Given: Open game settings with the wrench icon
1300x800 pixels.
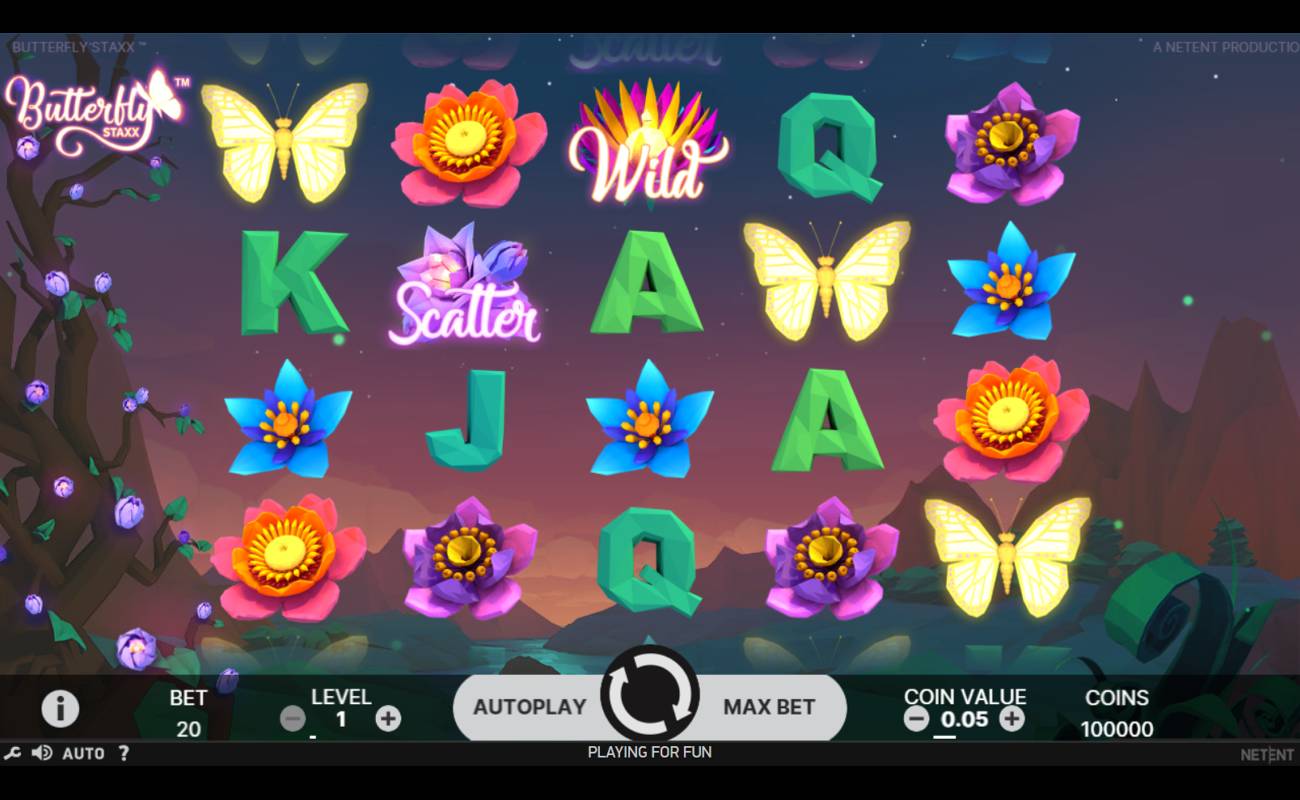Looking at the screenshot, I should (14, 752).
